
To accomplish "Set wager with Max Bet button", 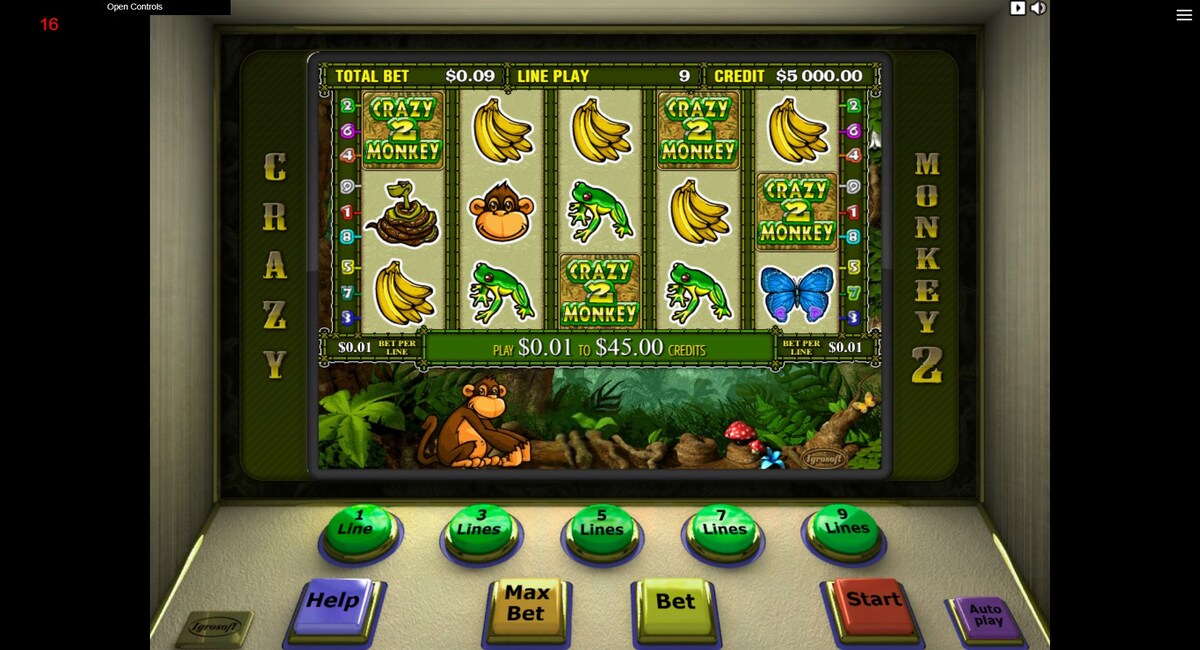I will 527,605.
